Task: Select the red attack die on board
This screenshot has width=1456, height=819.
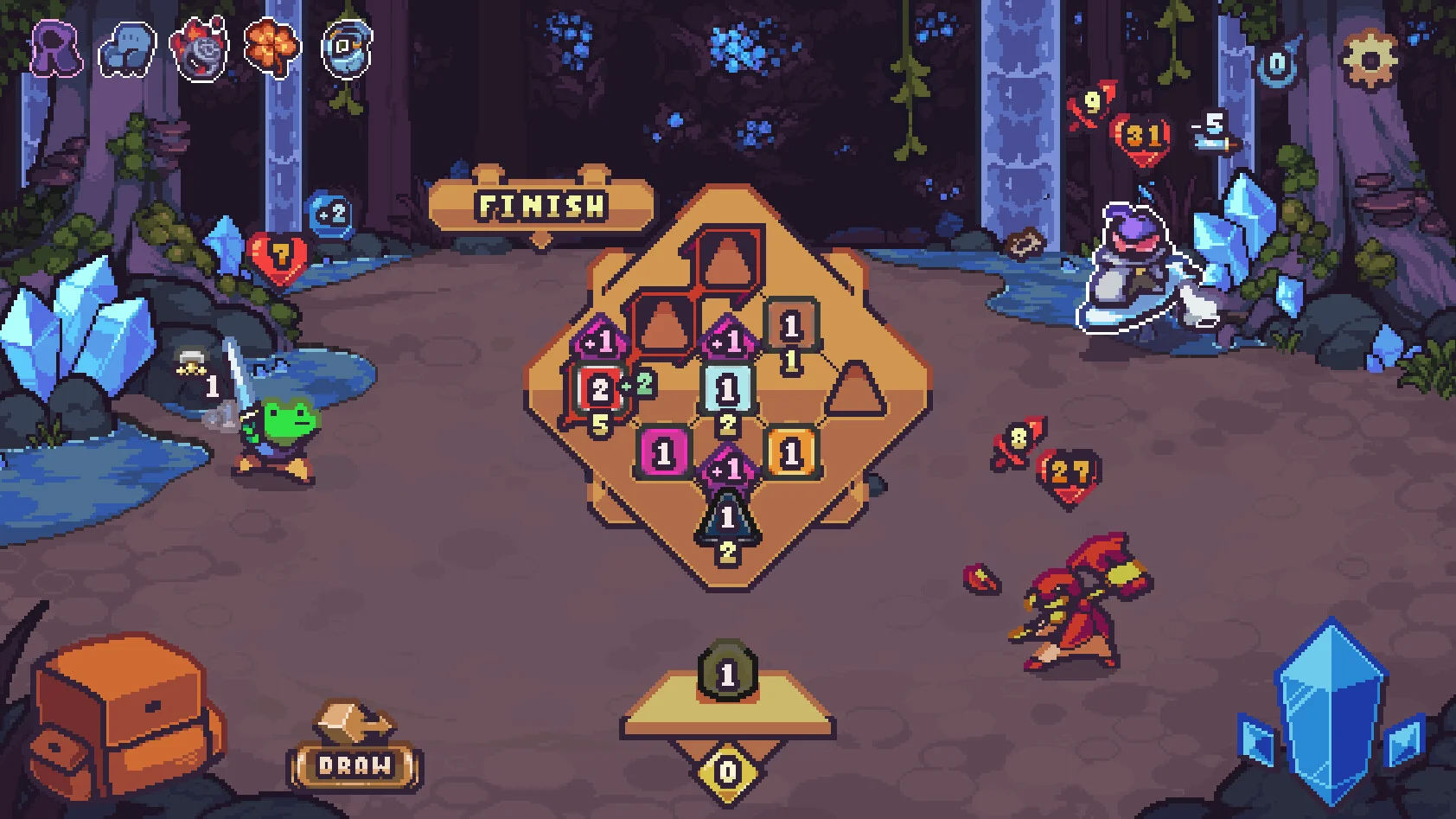Action: [x=599, y=389]
